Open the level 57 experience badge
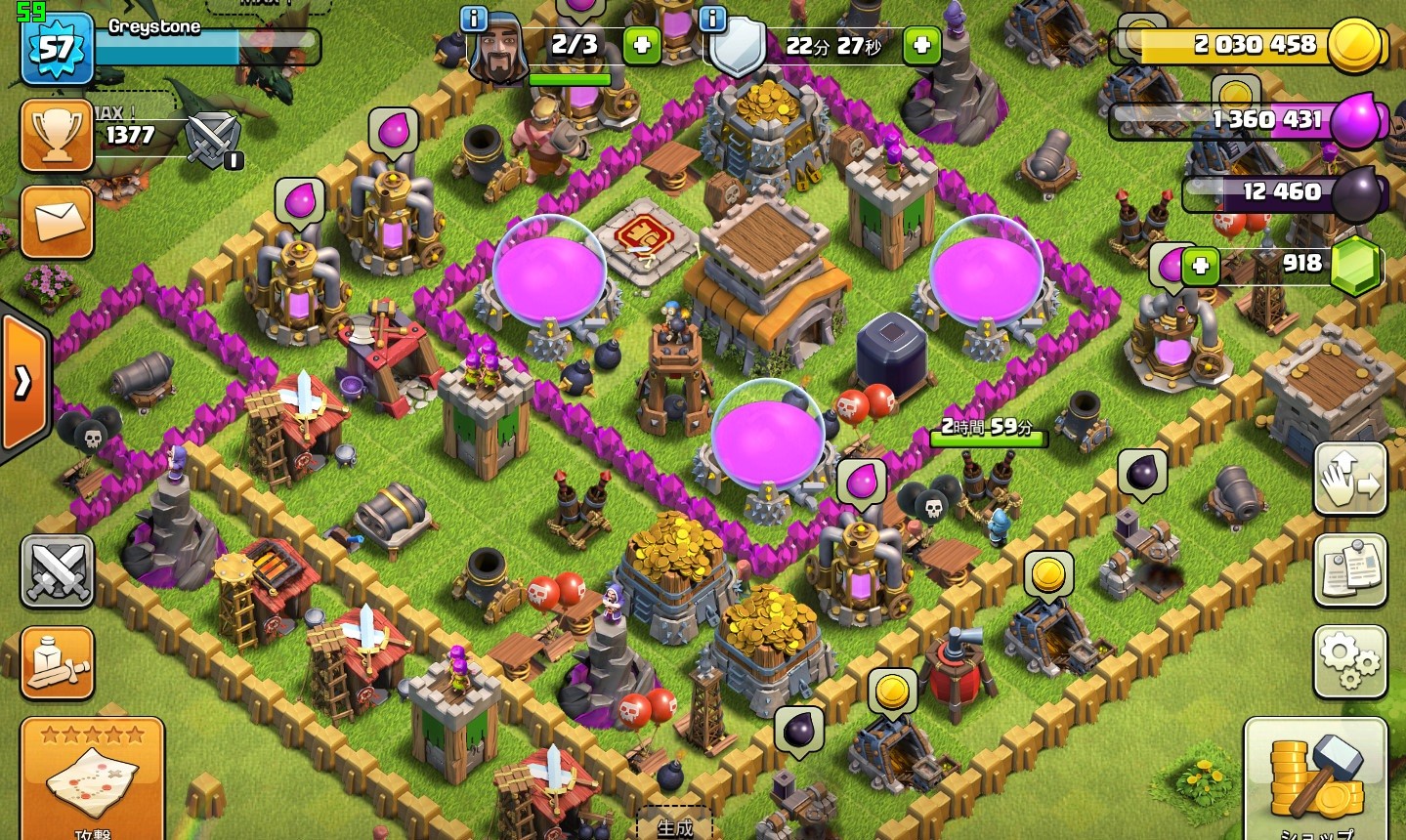Image resolution: width=1406 pixels, height=840 pixels. [x=57, y=47]
